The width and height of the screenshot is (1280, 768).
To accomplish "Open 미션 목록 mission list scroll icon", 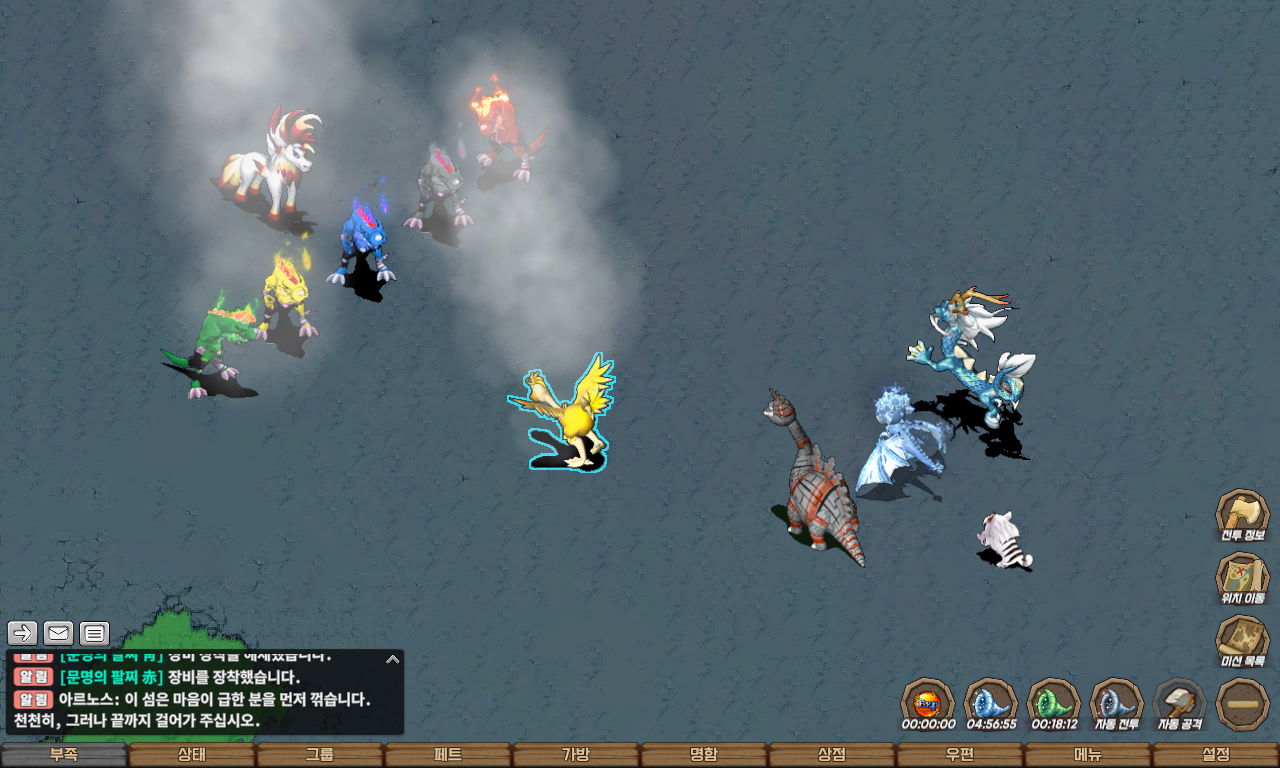I will (1242, 640).
